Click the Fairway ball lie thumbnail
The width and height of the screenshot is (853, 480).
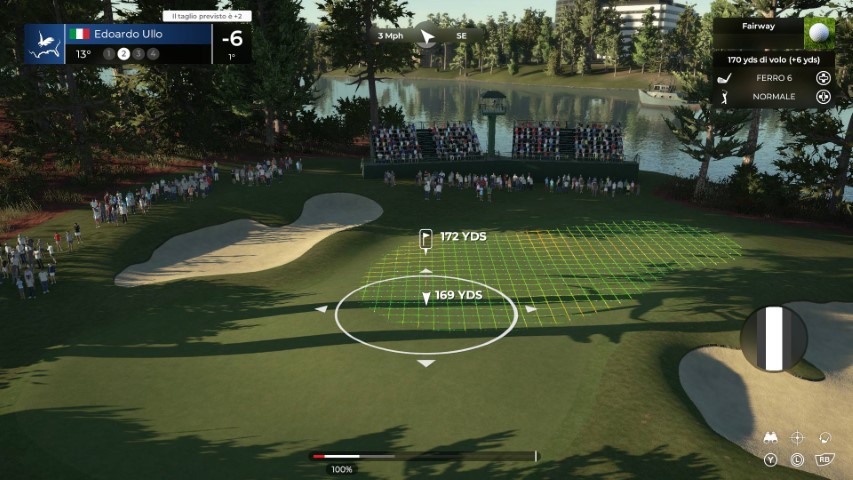click(820, 33)
